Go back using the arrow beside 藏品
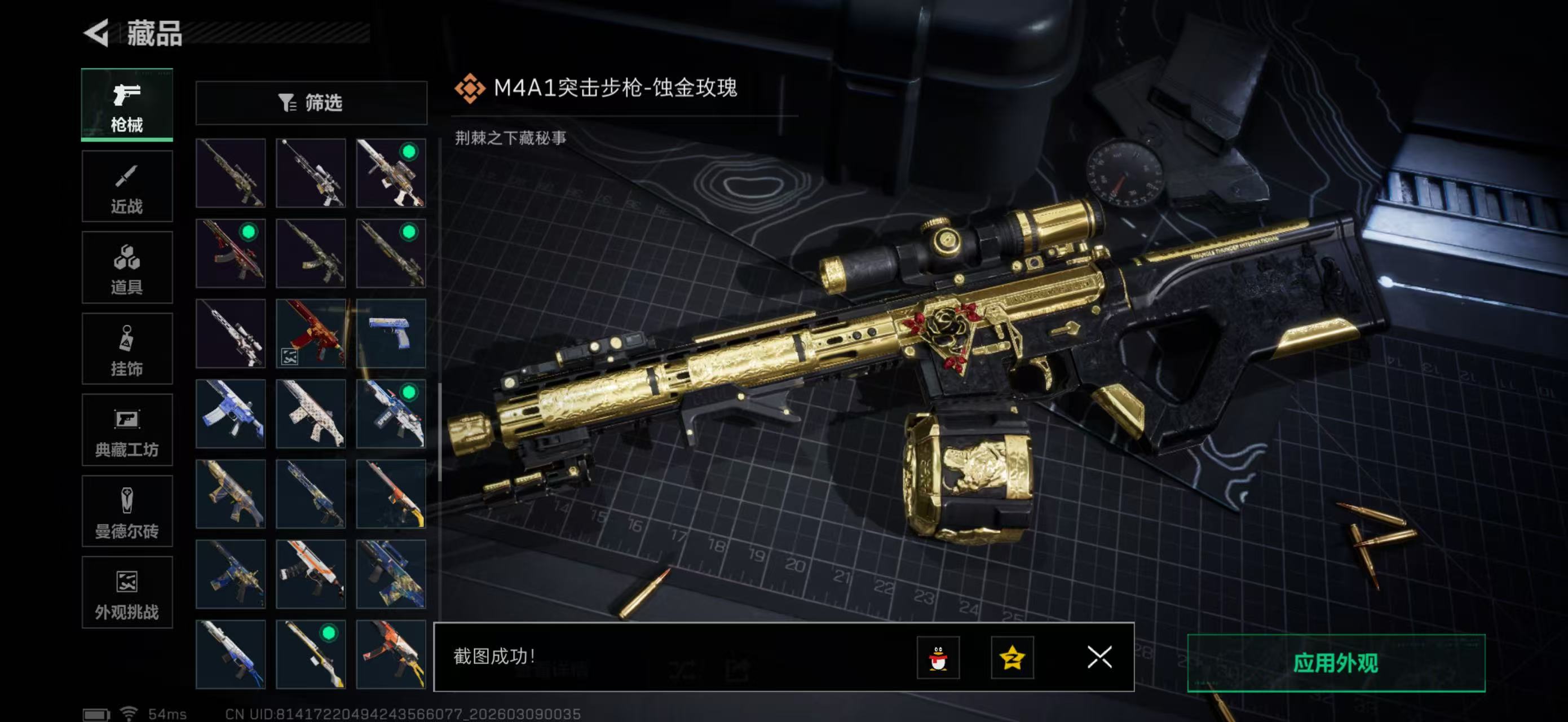 [x=96, y=33]
